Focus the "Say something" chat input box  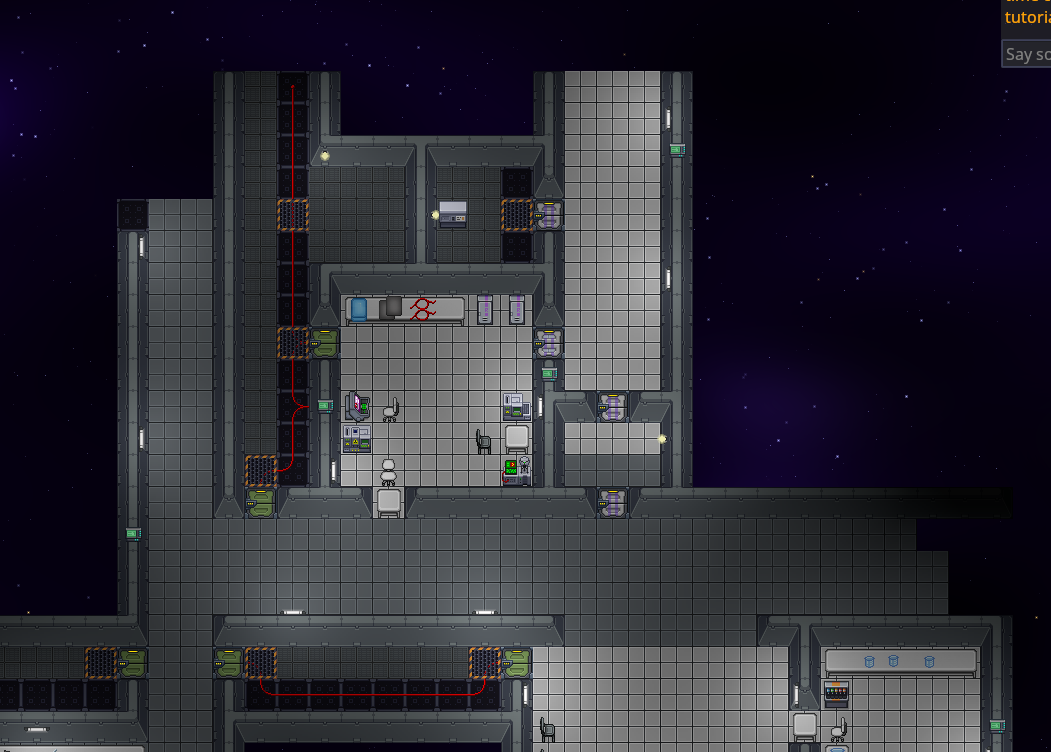(1027, 54)
